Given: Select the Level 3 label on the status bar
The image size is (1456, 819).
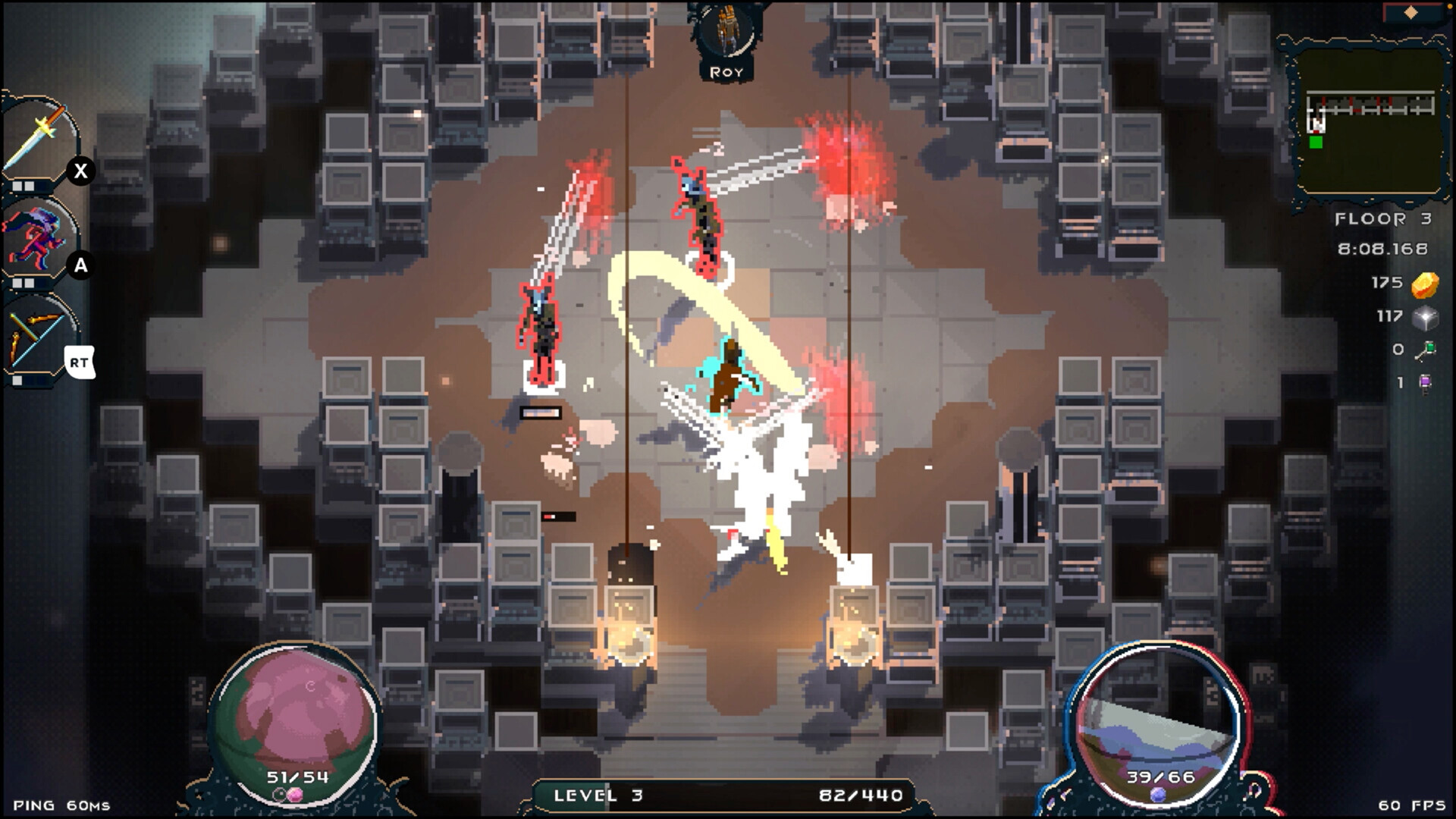Looking at the screenshot, I should click(599, 796).
